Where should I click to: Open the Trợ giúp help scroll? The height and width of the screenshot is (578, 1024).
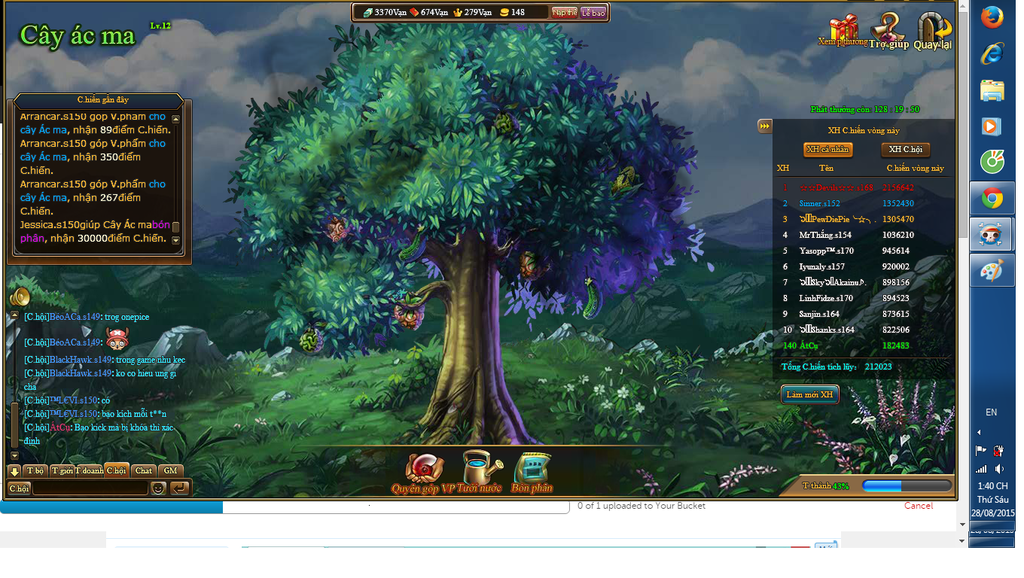click(x=888, y=29)
